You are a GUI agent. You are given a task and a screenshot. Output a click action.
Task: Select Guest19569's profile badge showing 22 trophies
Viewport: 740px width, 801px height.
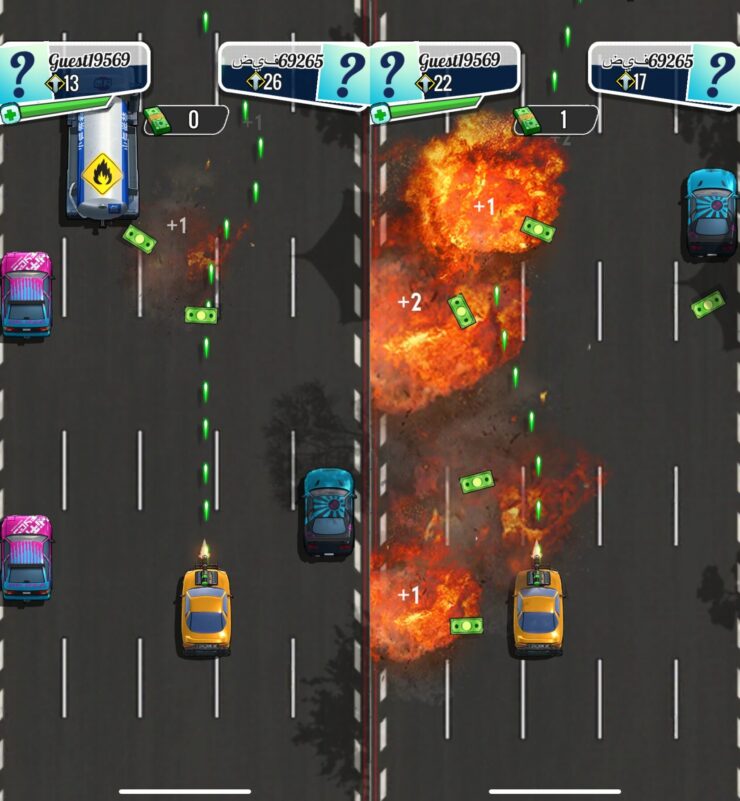445,71
